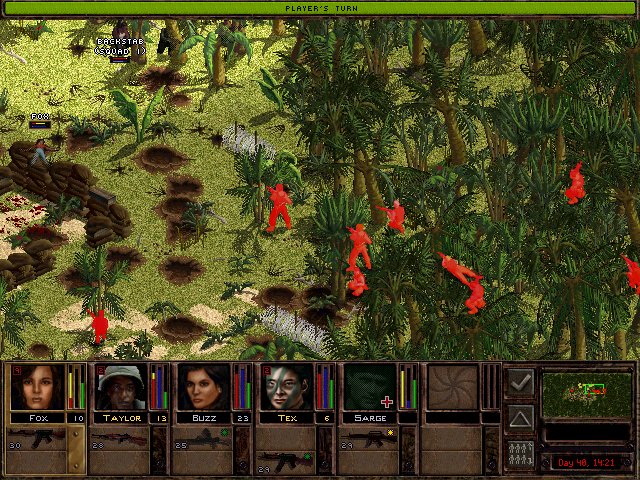The image size is (640, 480).
Task: Toggle the squad figures button
Action: coord(520,452)
